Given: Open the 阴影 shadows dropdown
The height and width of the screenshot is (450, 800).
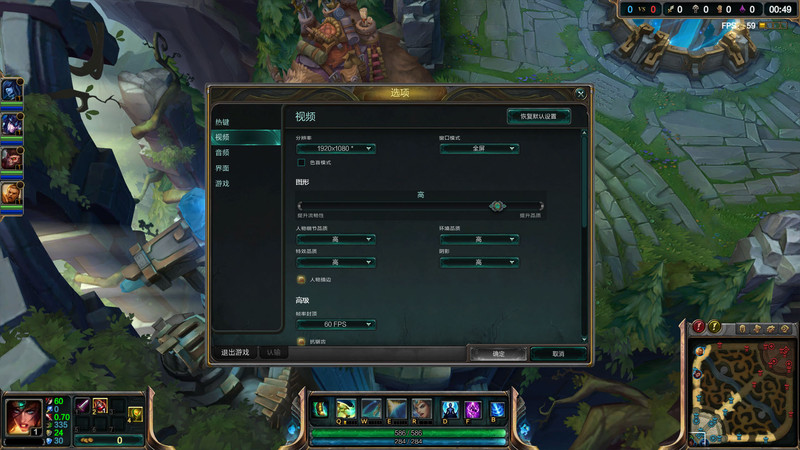Looking at the screenshot, I should [x=479, y=262].
